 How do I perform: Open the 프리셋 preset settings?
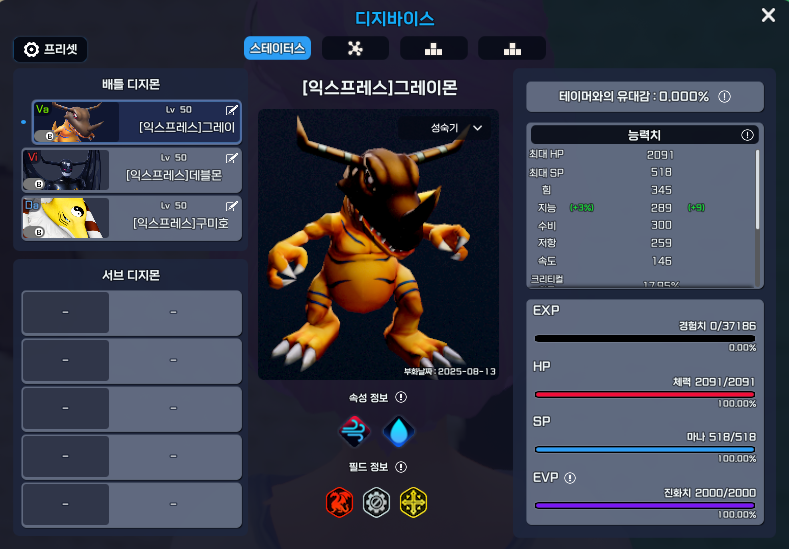pos(51,49)
